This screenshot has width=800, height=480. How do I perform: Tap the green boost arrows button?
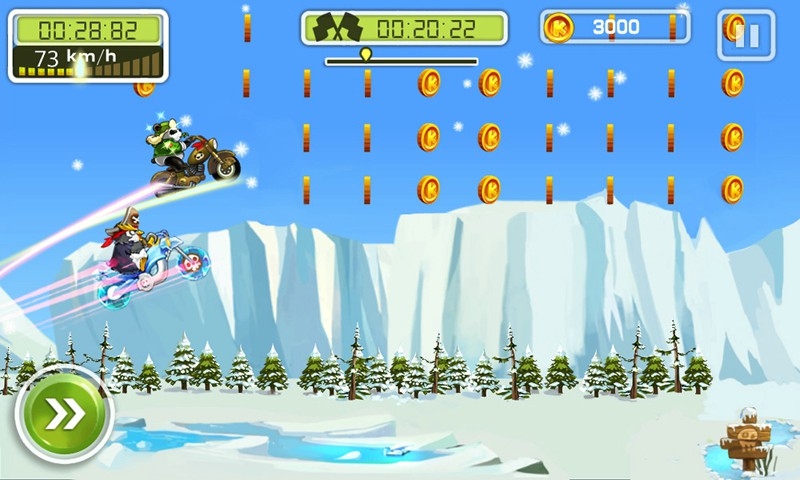pyautogui.click(x=63, y=413)
